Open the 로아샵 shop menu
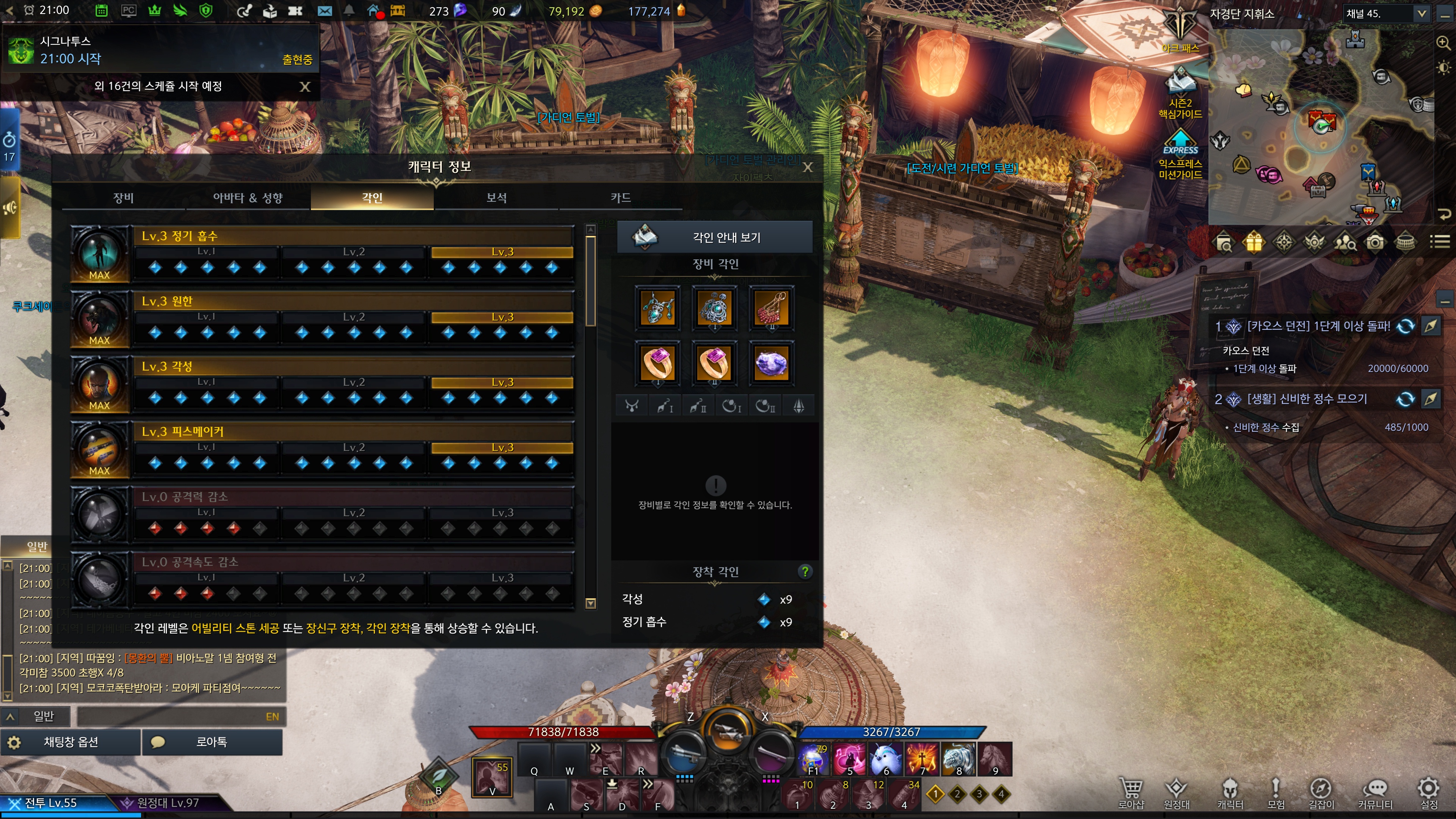The width and height of the screenshot is (1456, 819). tap(1130, 792)
